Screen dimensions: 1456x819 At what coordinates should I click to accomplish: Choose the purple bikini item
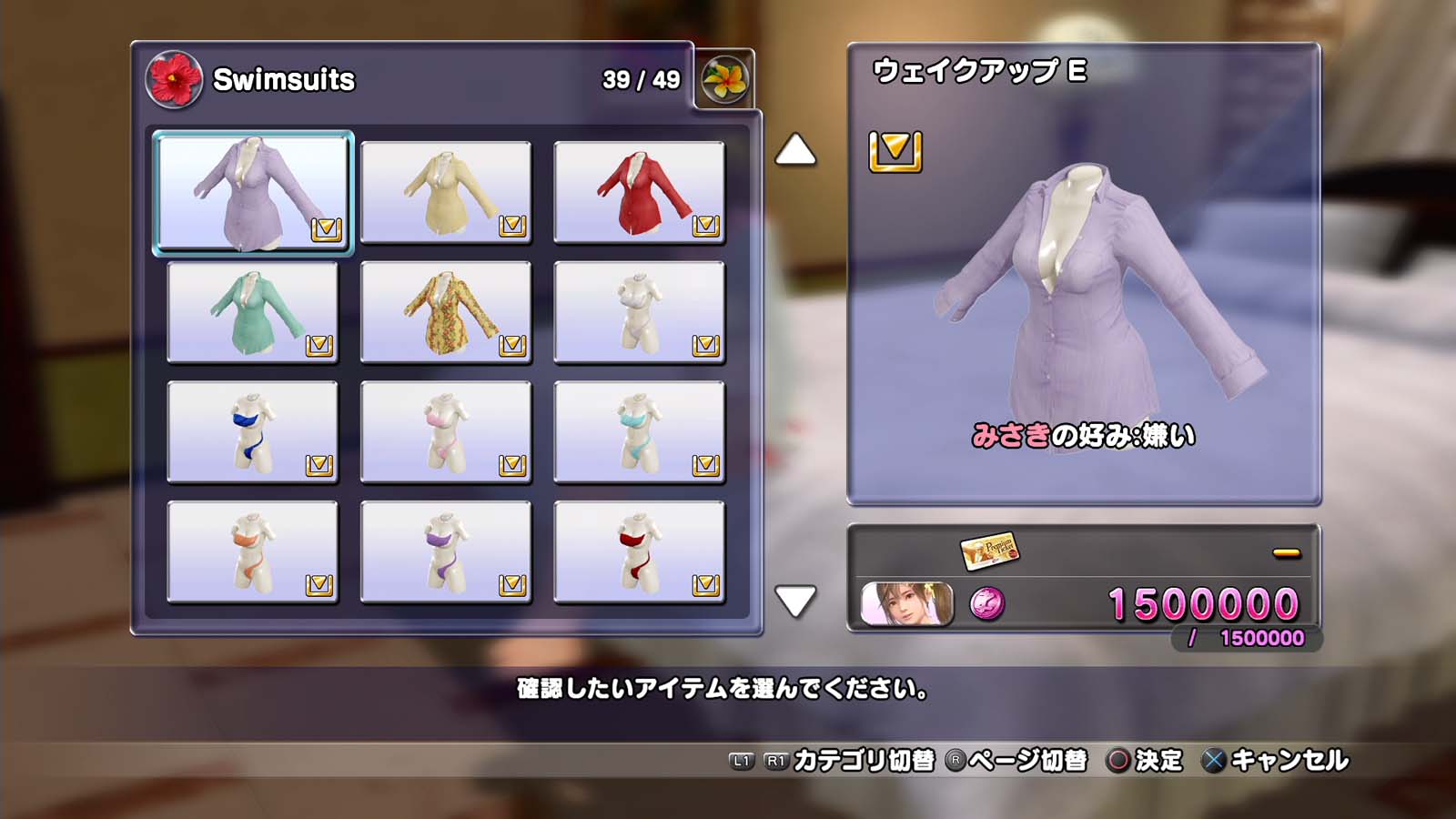(446, 552)
